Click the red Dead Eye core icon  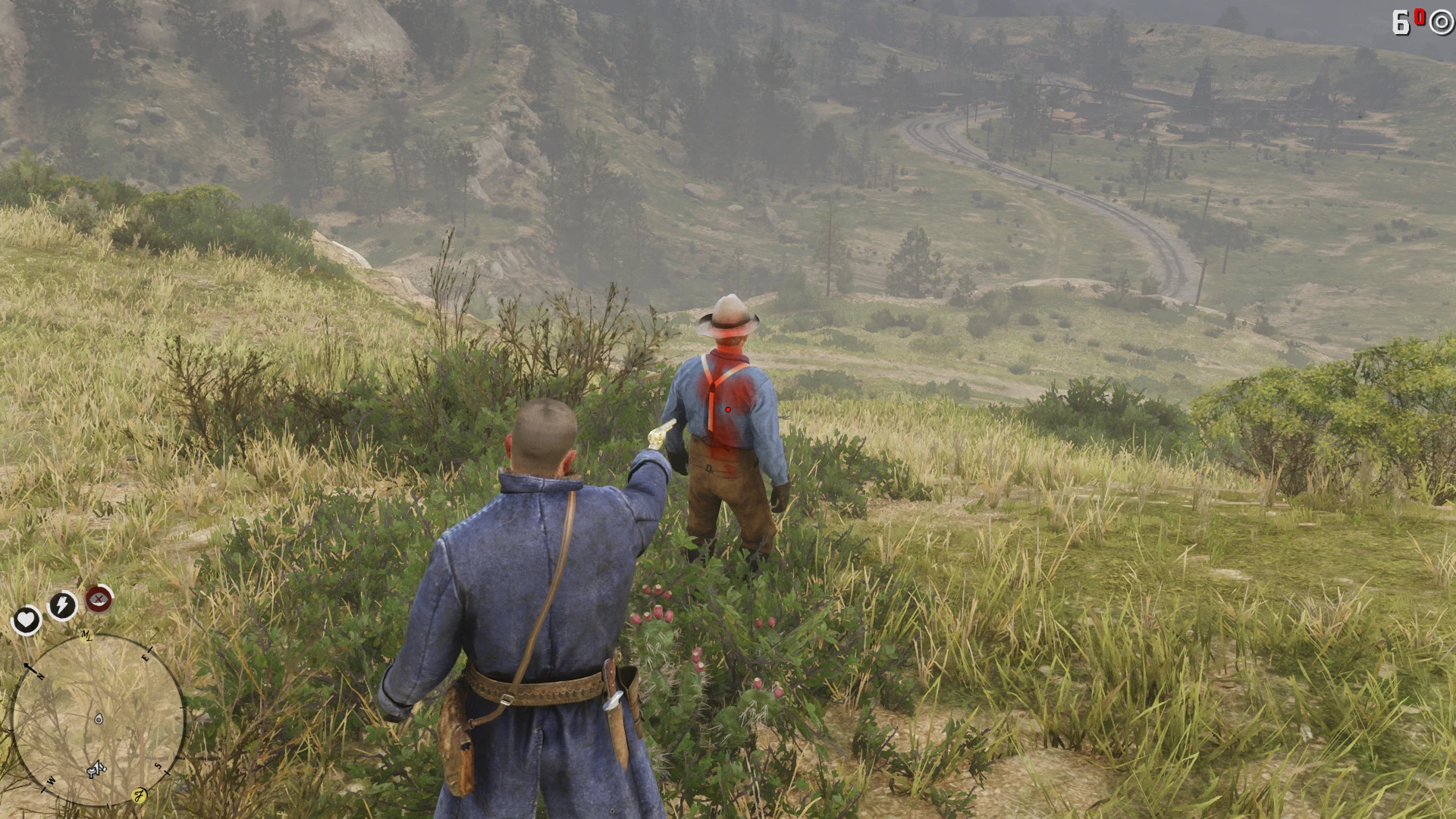99,599
